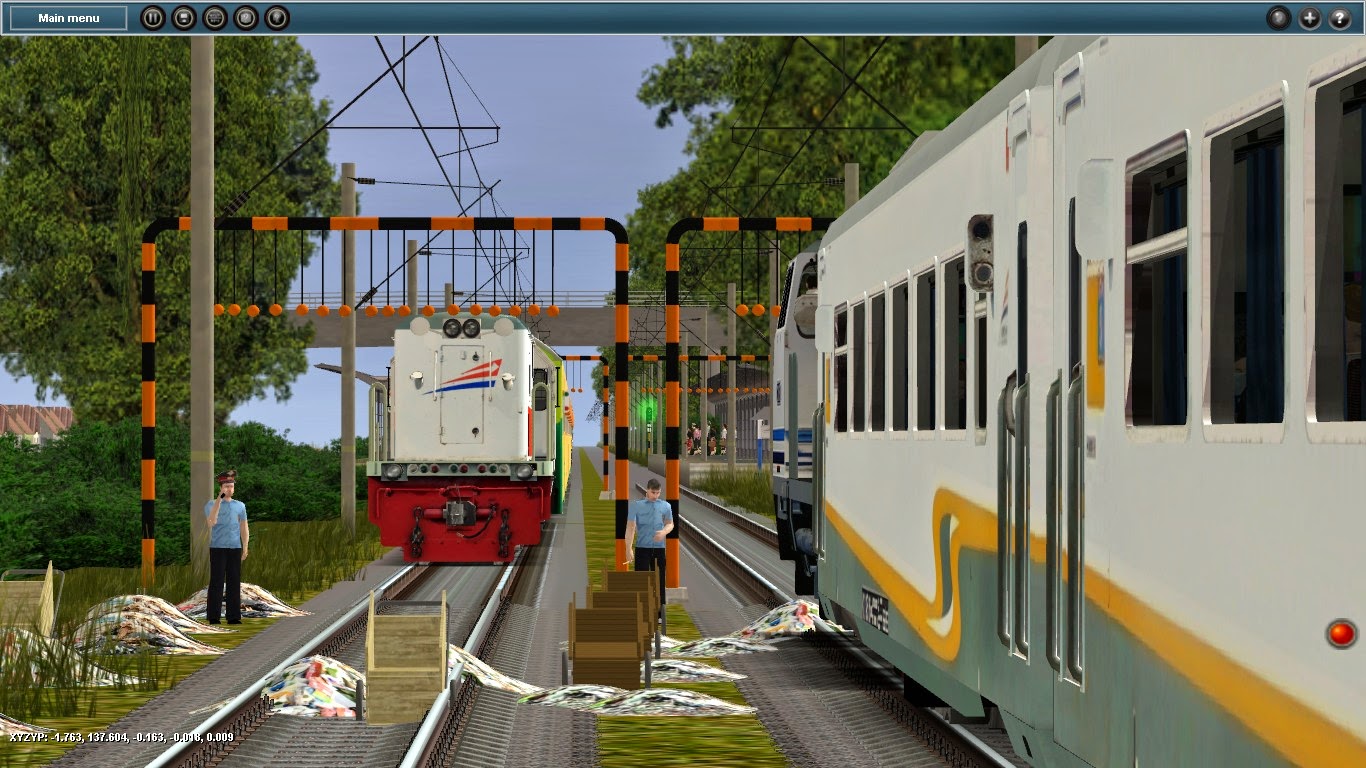Open the performance metrics toolbar icon
This screenshot has width=1366, height=768.
tap(213, 16)
